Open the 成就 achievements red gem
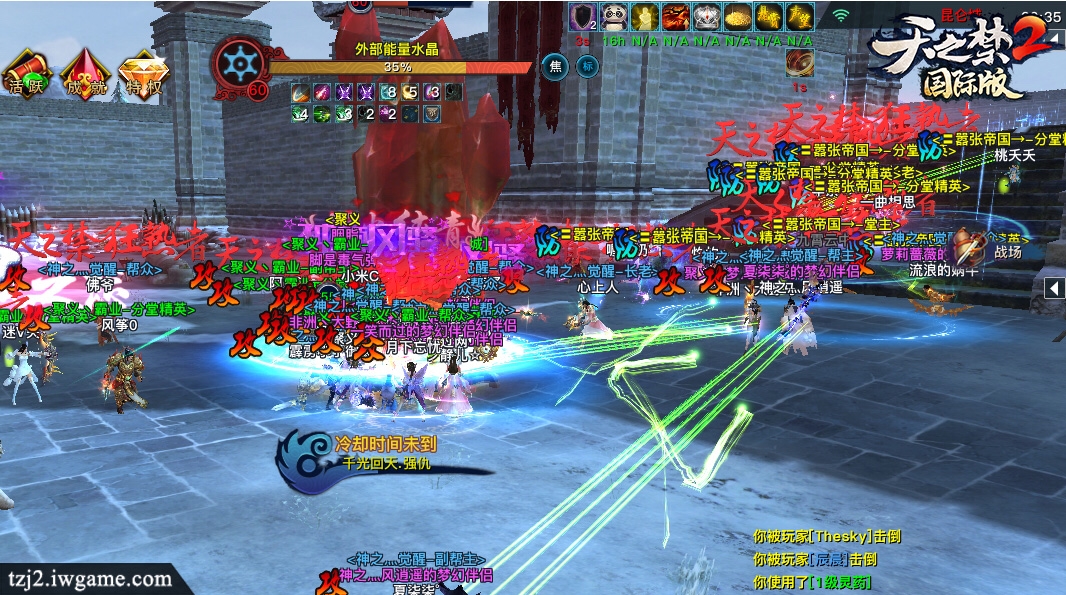This screenshot has width=1066, height=595. point(85,72)
